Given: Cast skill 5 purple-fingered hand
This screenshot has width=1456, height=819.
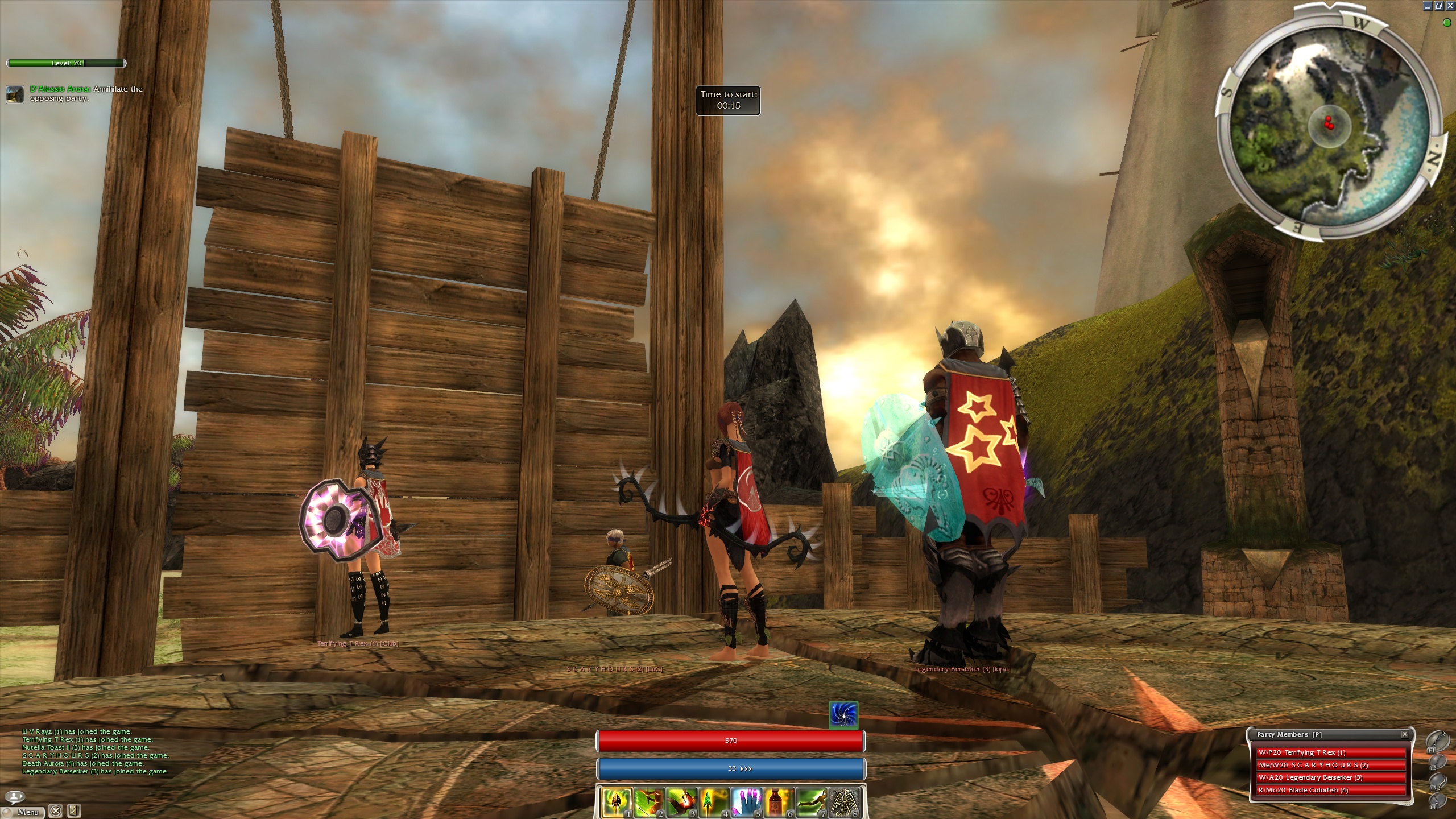Looking at the screenshot, I should coord(746,802).
